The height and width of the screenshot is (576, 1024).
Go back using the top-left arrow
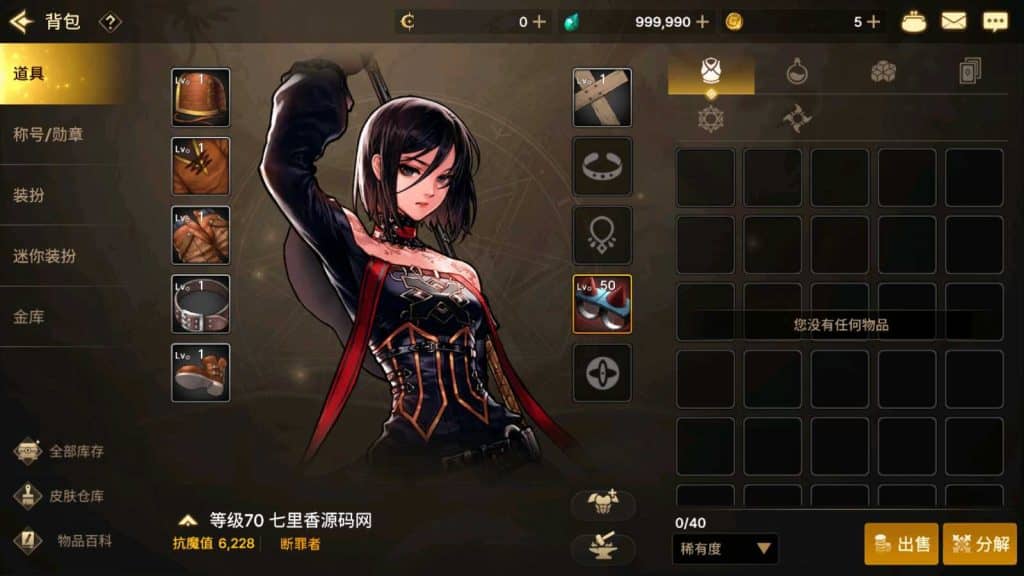click(21, 21)
